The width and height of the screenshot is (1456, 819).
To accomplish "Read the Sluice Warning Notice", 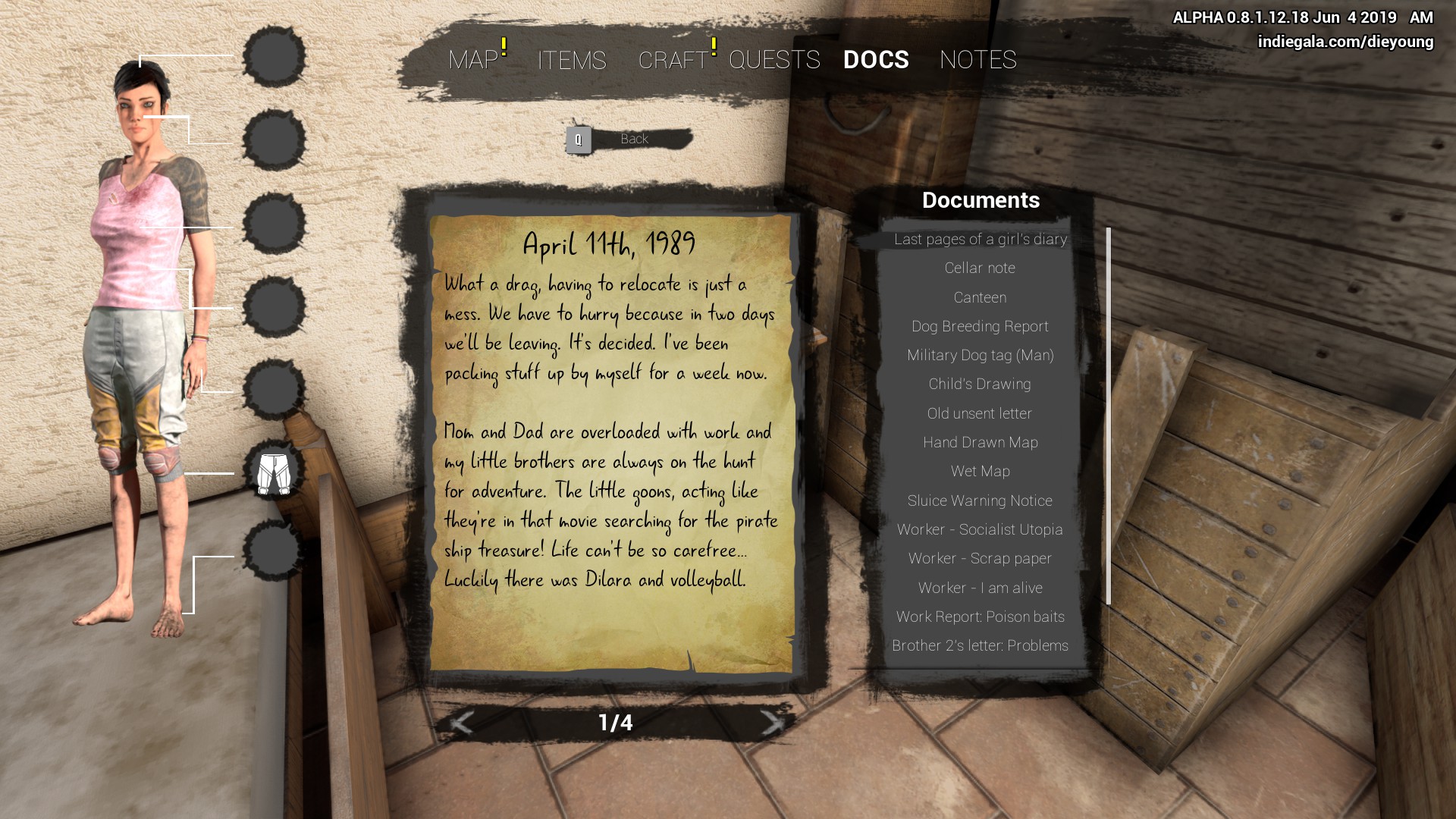I will pyautogui.click(x=980, y=500).
